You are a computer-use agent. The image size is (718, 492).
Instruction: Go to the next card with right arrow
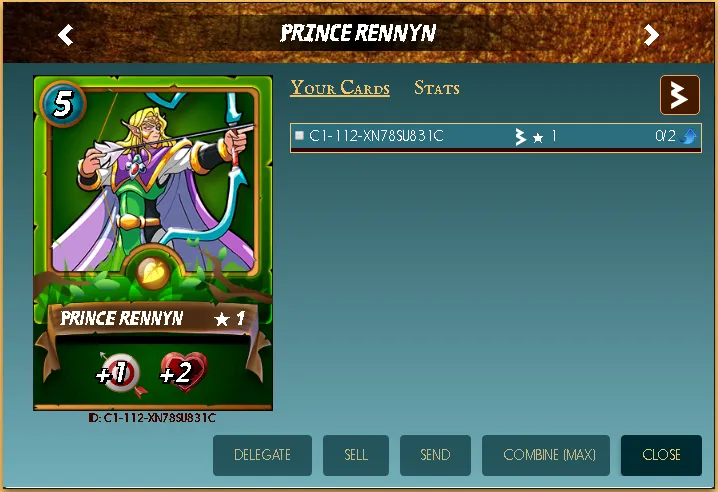pyautogui.click(x=651, y=35)
